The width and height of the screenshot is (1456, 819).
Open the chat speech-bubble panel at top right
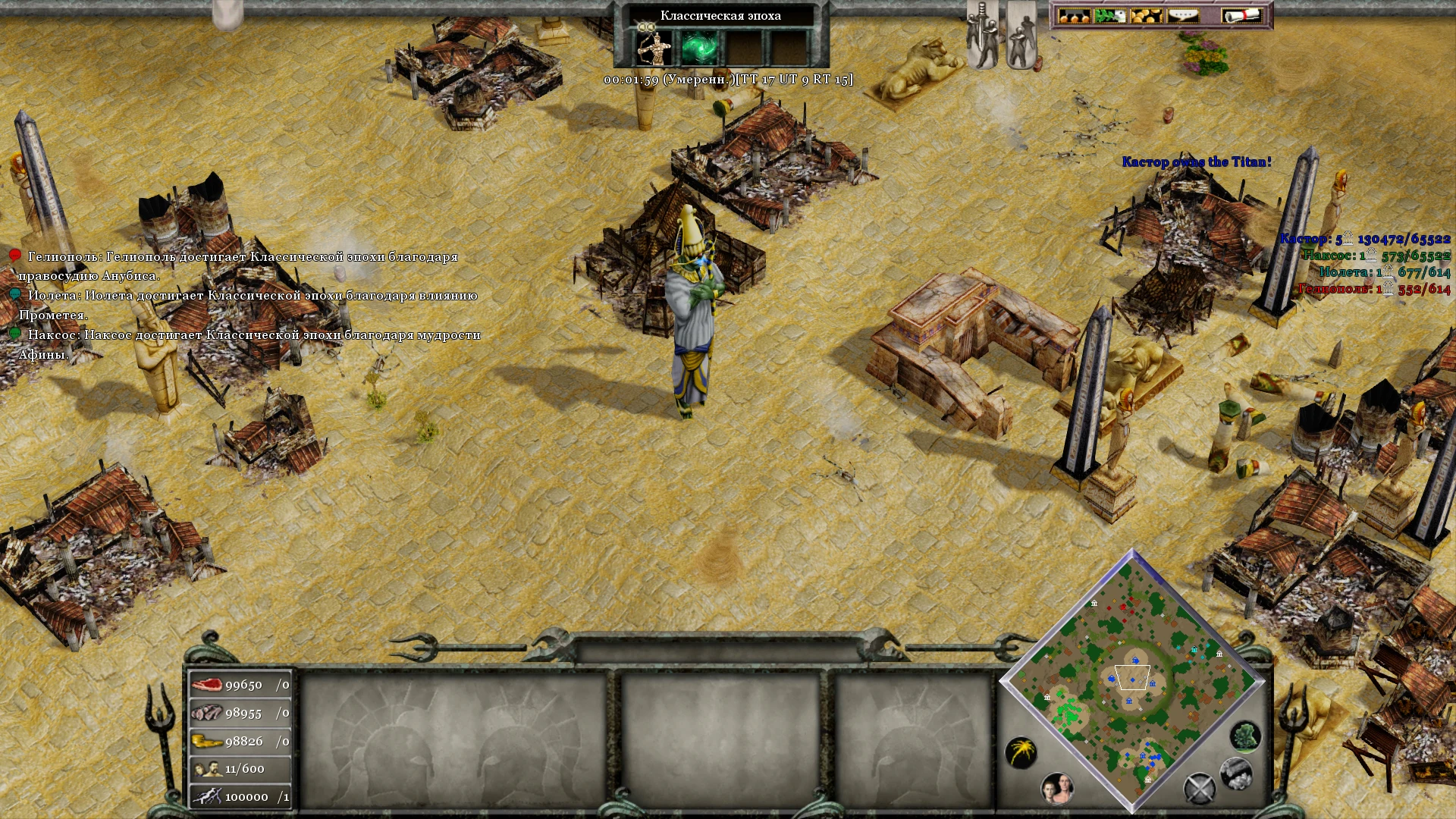click(x=1181, y=16)
